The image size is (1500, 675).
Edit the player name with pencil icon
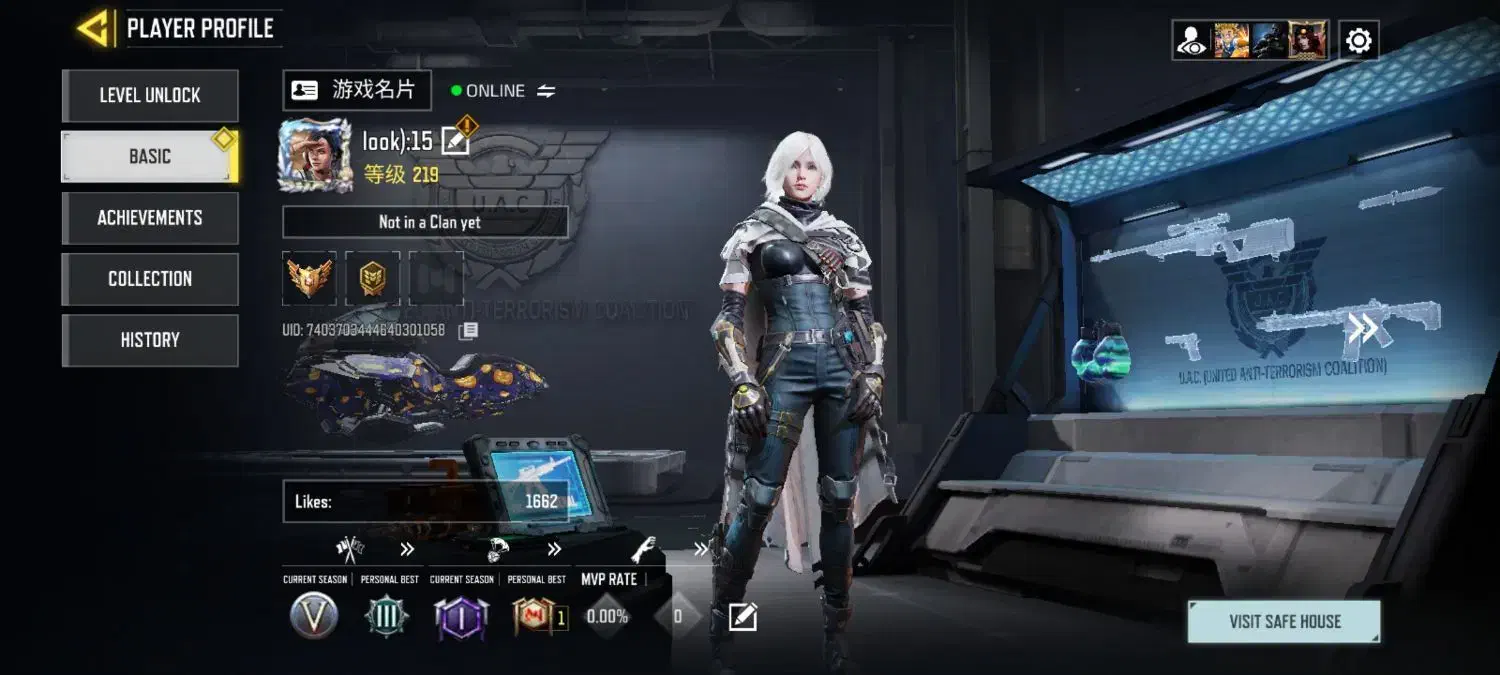[455, 142]
